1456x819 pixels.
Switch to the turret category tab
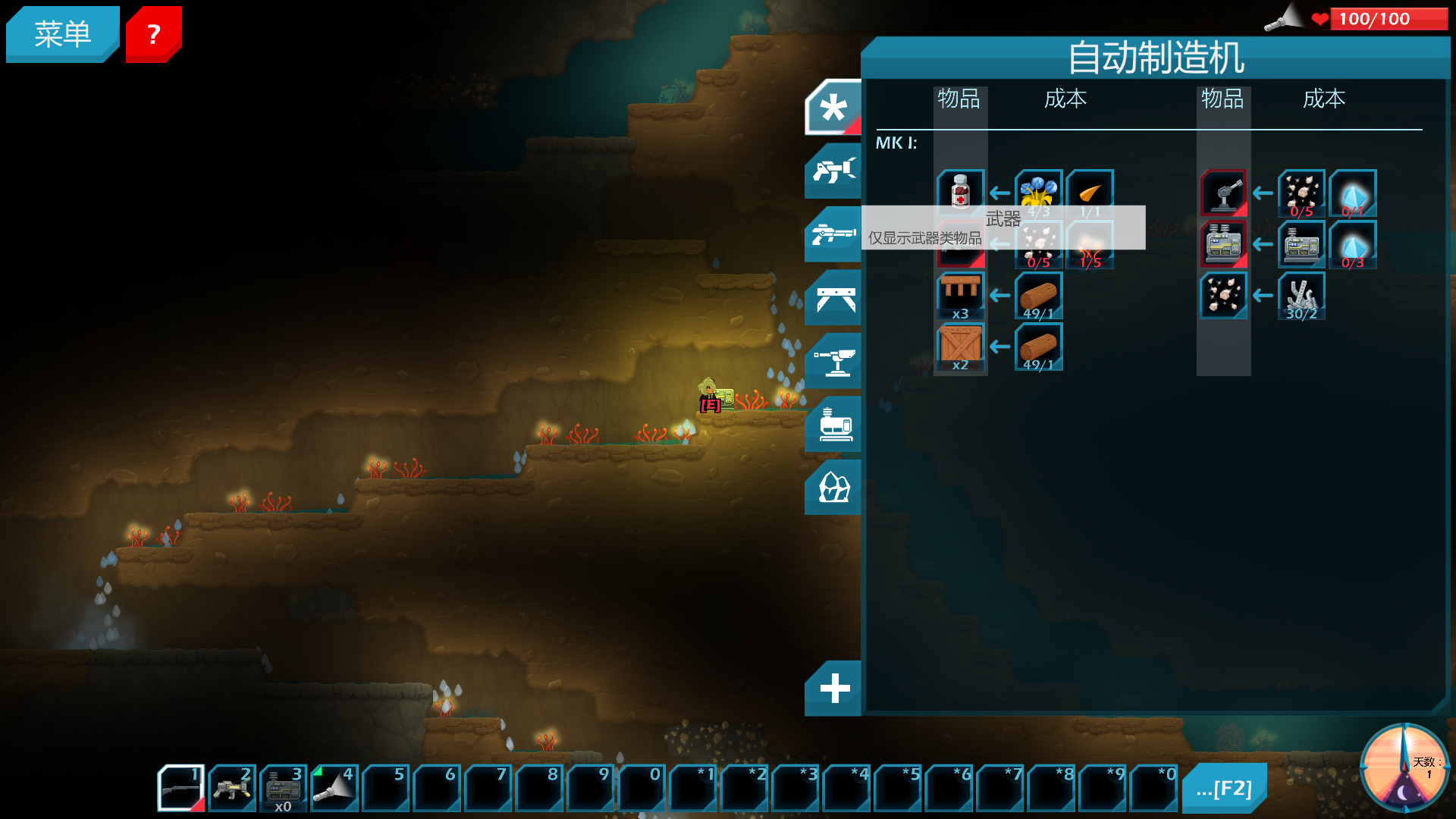pos(833,362)
